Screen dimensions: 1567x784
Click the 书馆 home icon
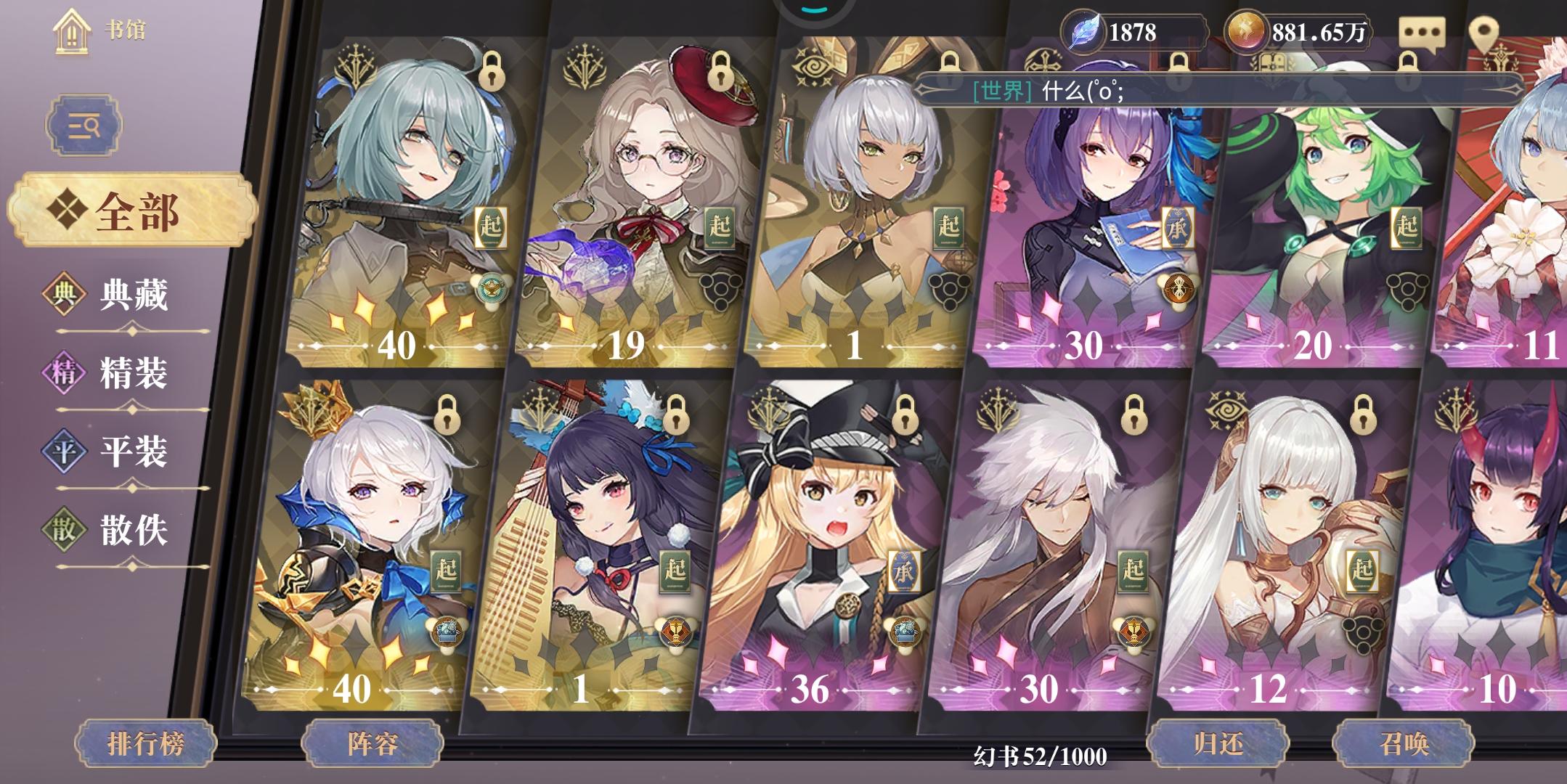click(x=70, y=33)
